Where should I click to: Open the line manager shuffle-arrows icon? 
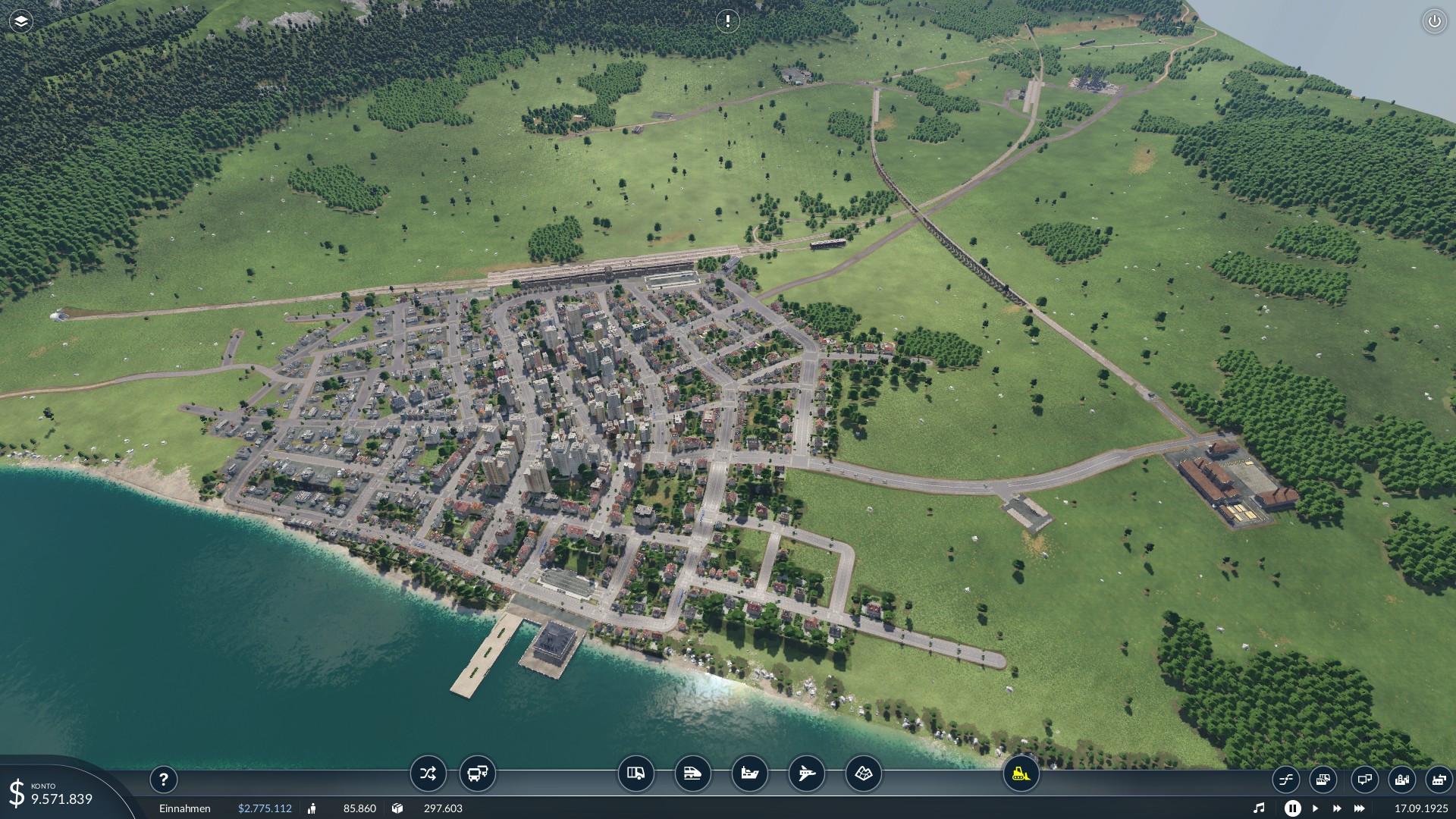pyautogui.click(x=428, y=773)
